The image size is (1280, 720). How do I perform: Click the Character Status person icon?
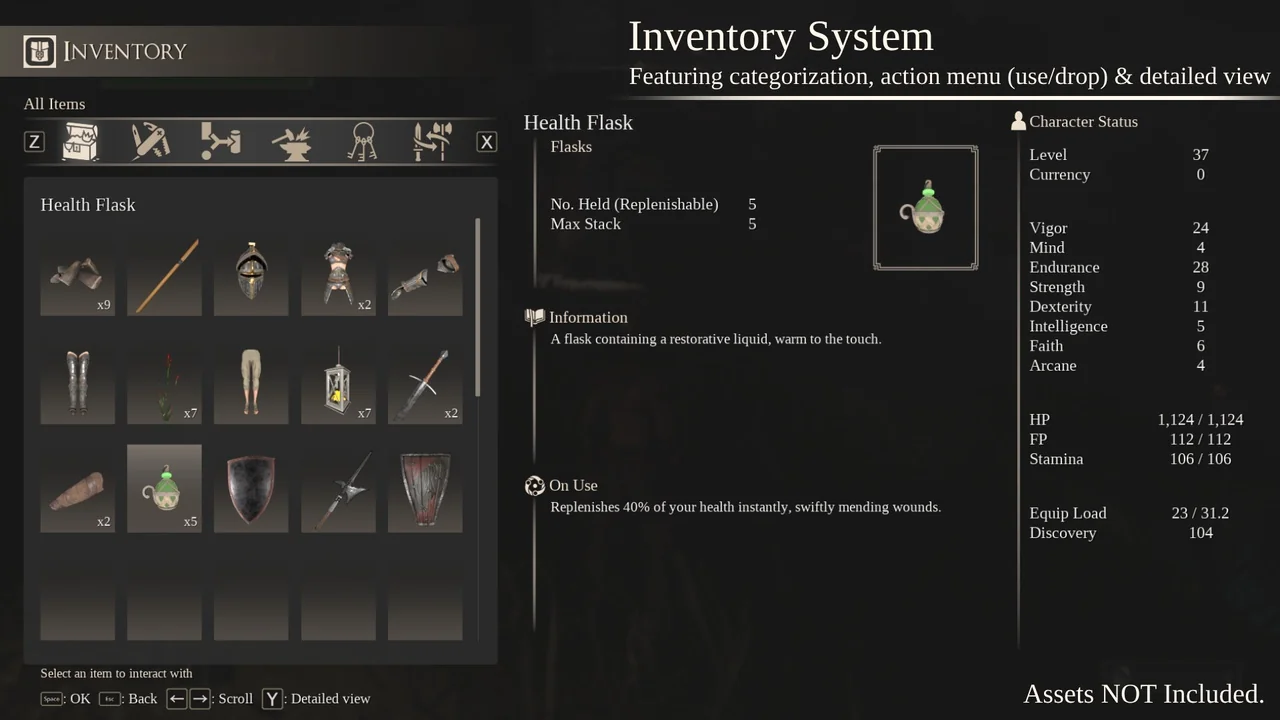point(1017,120)
